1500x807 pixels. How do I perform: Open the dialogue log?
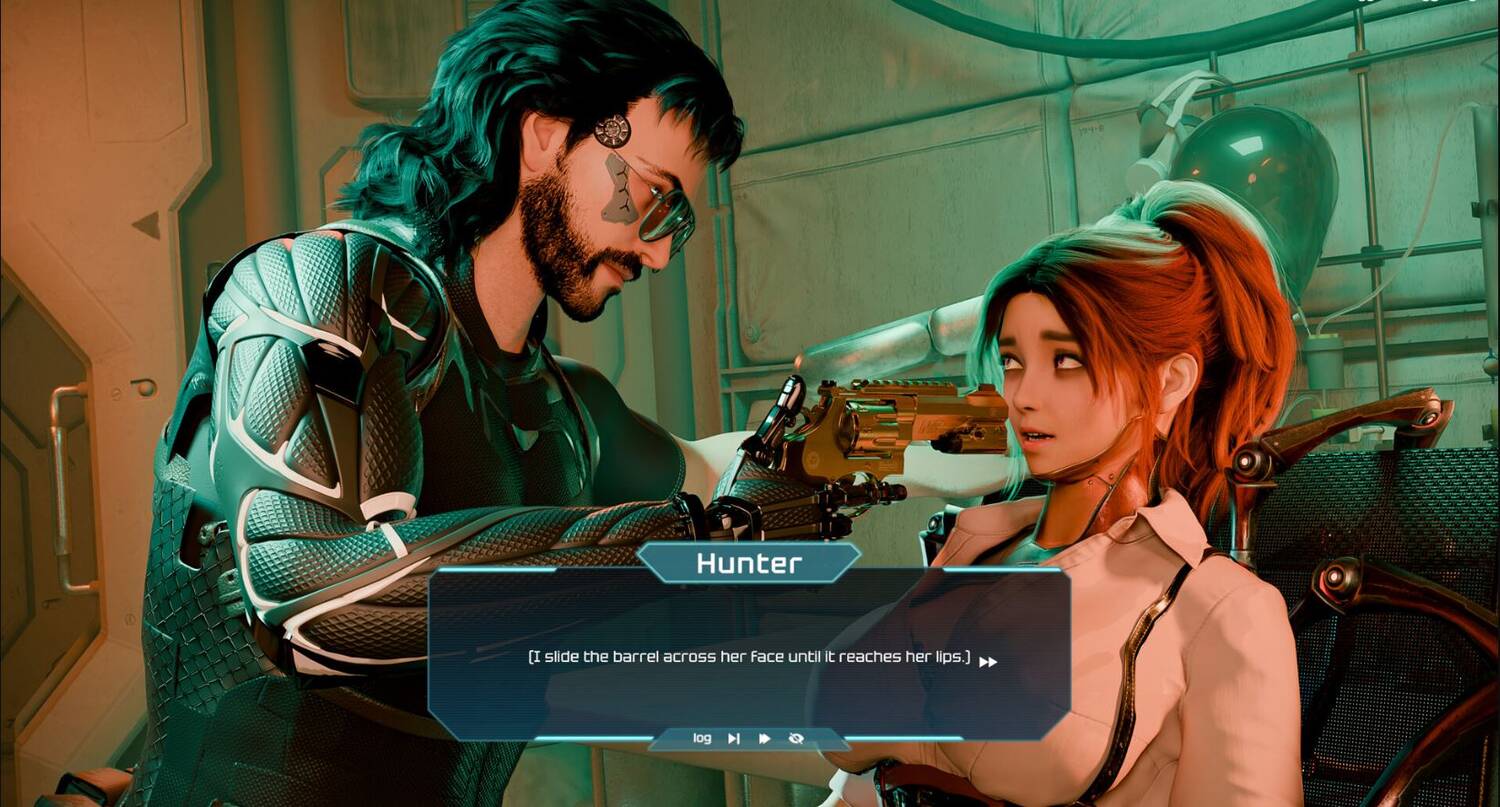click(x=702, y=738)
